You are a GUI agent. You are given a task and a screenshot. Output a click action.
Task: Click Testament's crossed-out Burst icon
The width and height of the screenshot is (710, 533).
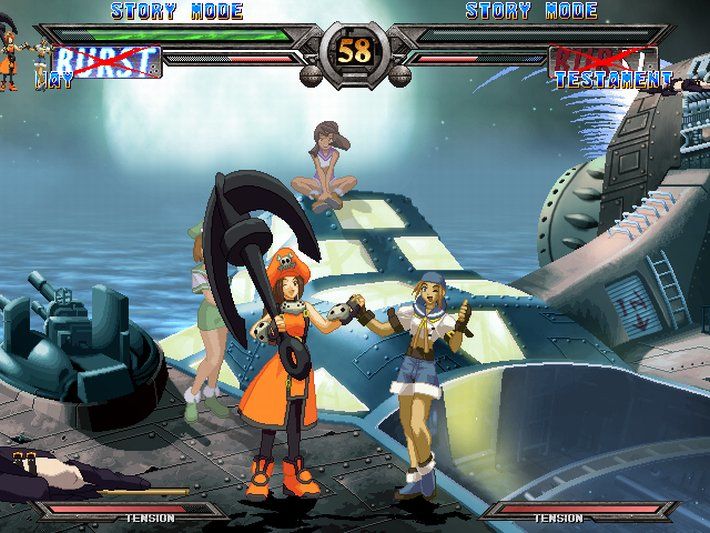(x=602, y=60)
